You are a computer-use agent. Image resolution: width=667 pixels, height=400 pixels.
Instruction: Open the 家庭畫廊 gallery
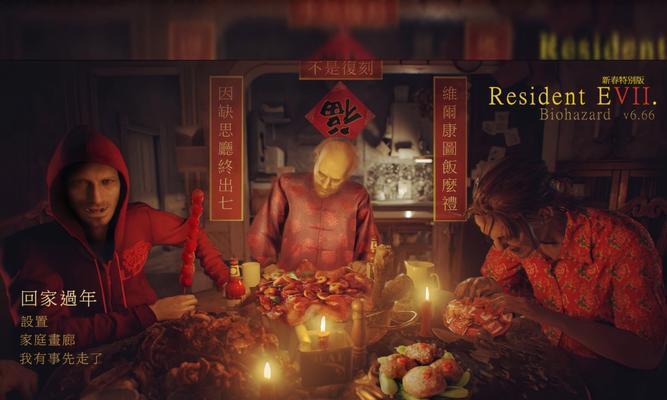point(46,339)
